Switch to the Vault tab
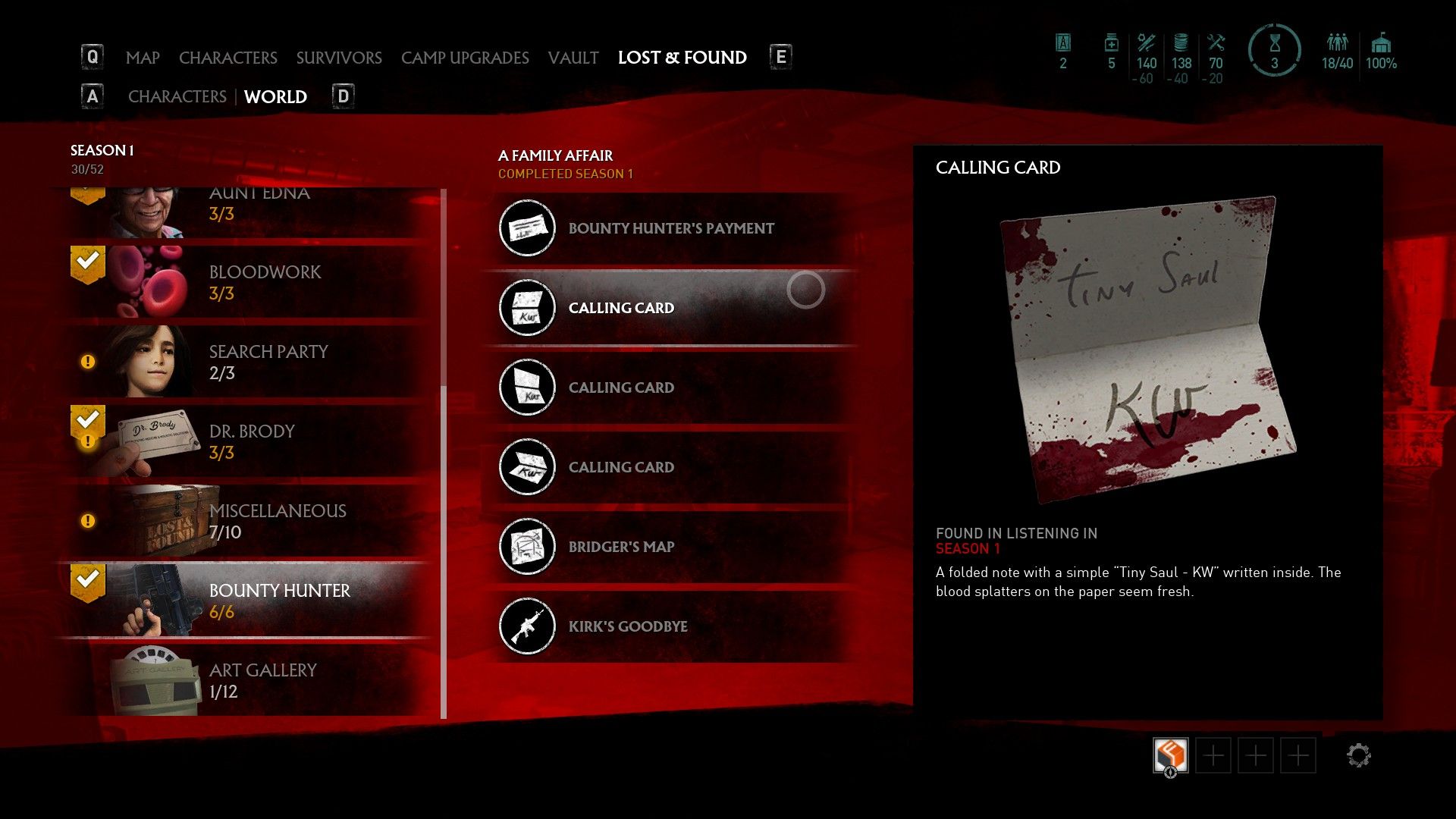Image resolution: width=1456 pixels, height=819 pixels. click(573, 58)
